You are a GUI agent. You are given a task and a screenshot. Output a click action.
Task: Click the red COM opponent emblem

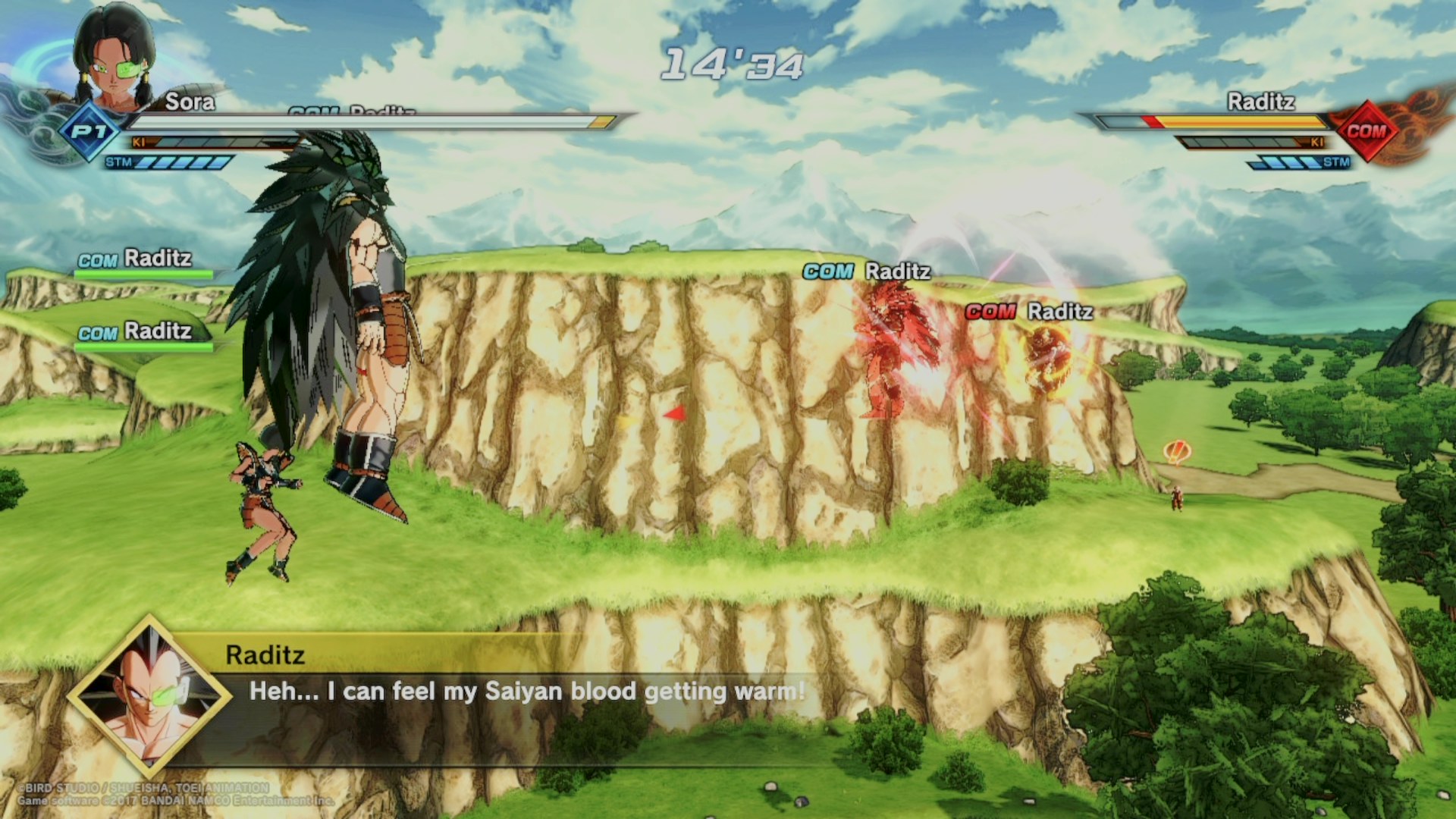coord(1366,131)
